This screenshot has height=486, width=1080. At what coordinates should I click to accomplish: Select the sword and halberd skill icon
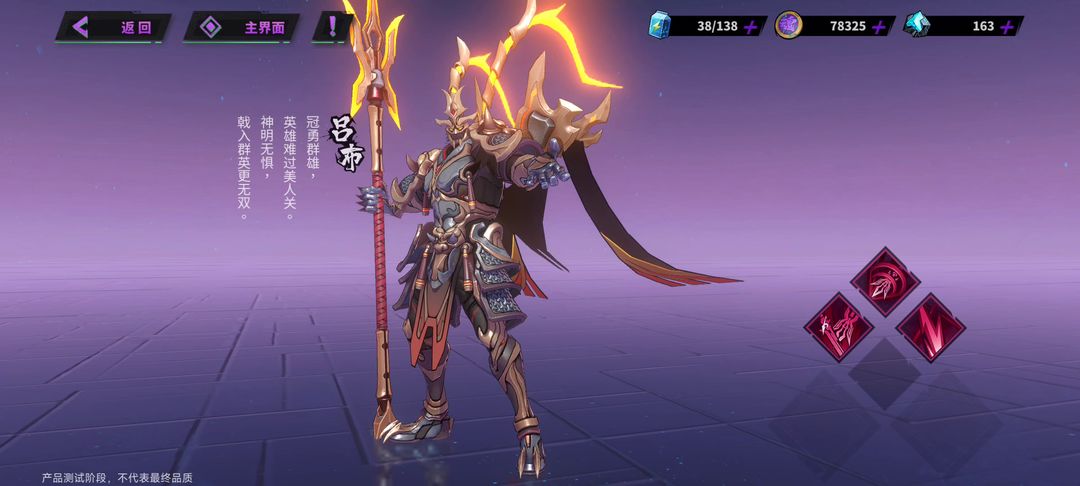point(838,324)
